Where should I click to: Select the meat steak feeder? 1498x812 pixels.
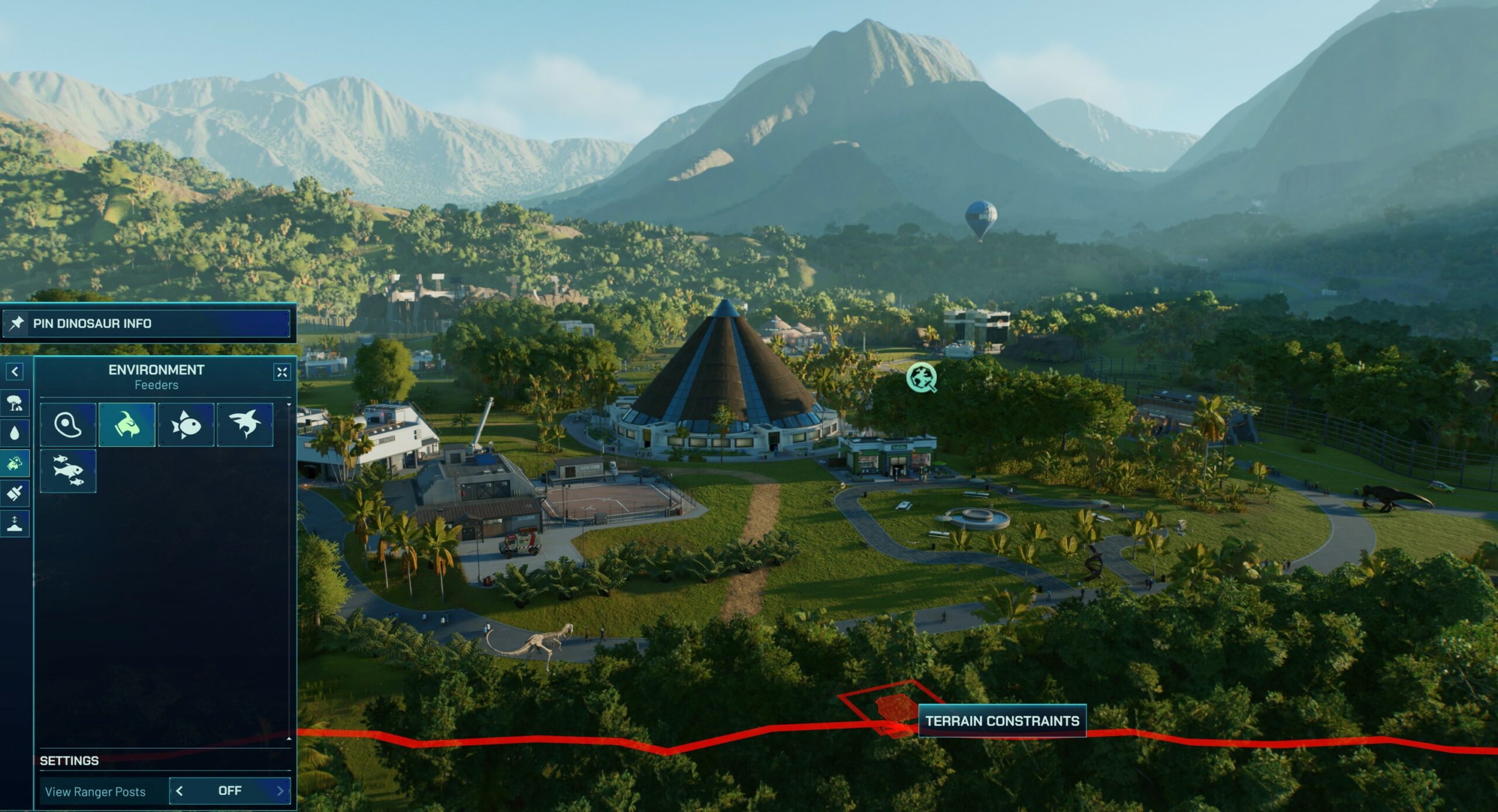point(68,425)
